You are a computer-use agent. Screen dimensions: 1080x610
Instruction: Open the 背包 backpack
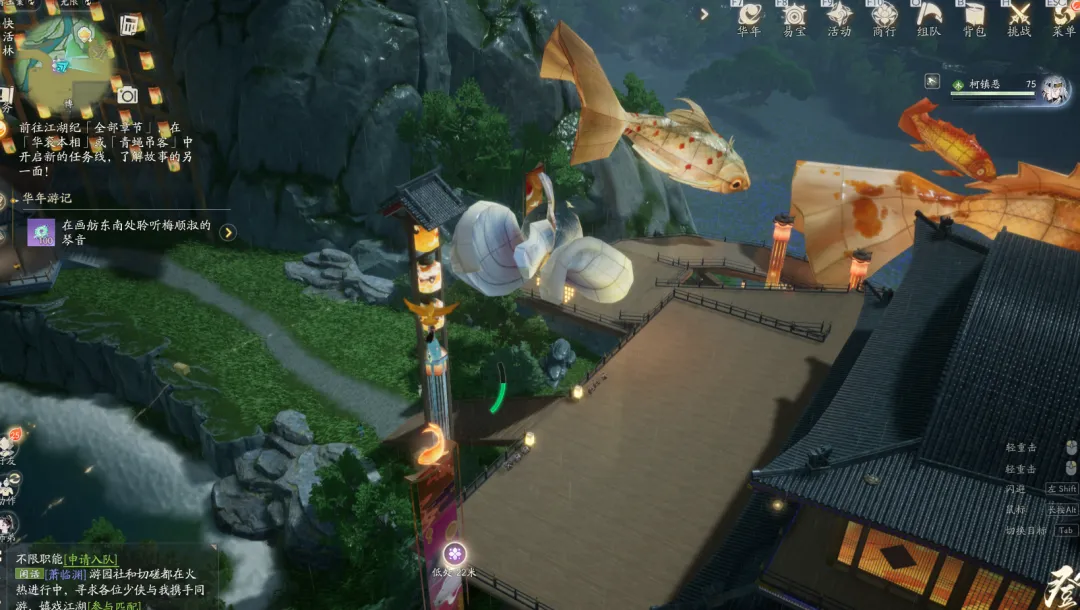tap(973, 17)
